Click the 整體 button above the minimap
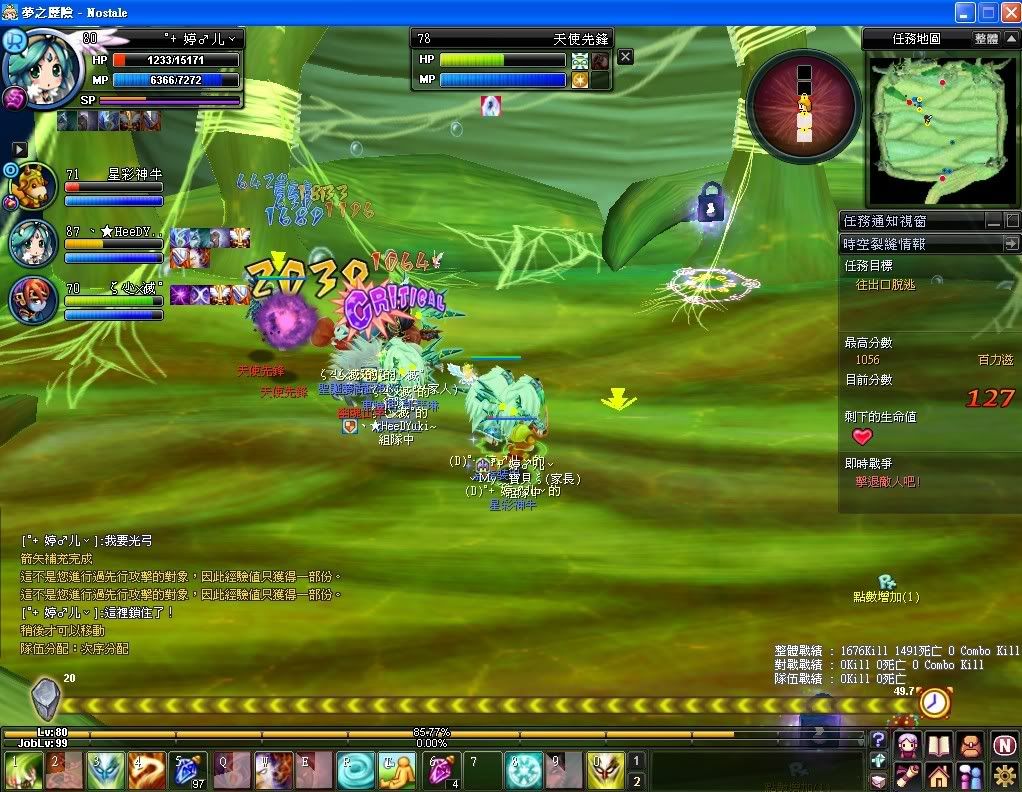The height and width of the screenshot is (792, 1022). [985, 39]
